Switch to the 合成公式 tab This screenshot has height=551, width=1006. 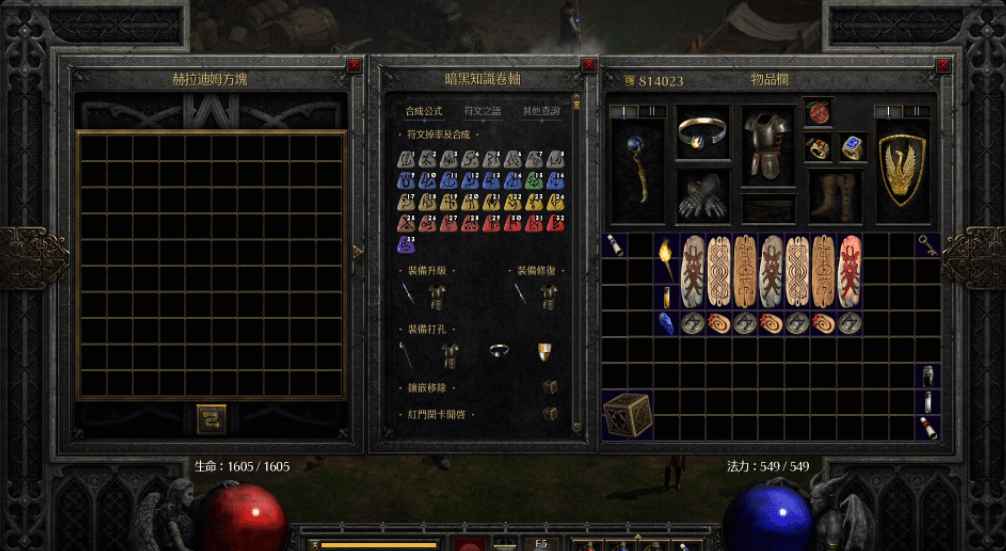point(423,111)
